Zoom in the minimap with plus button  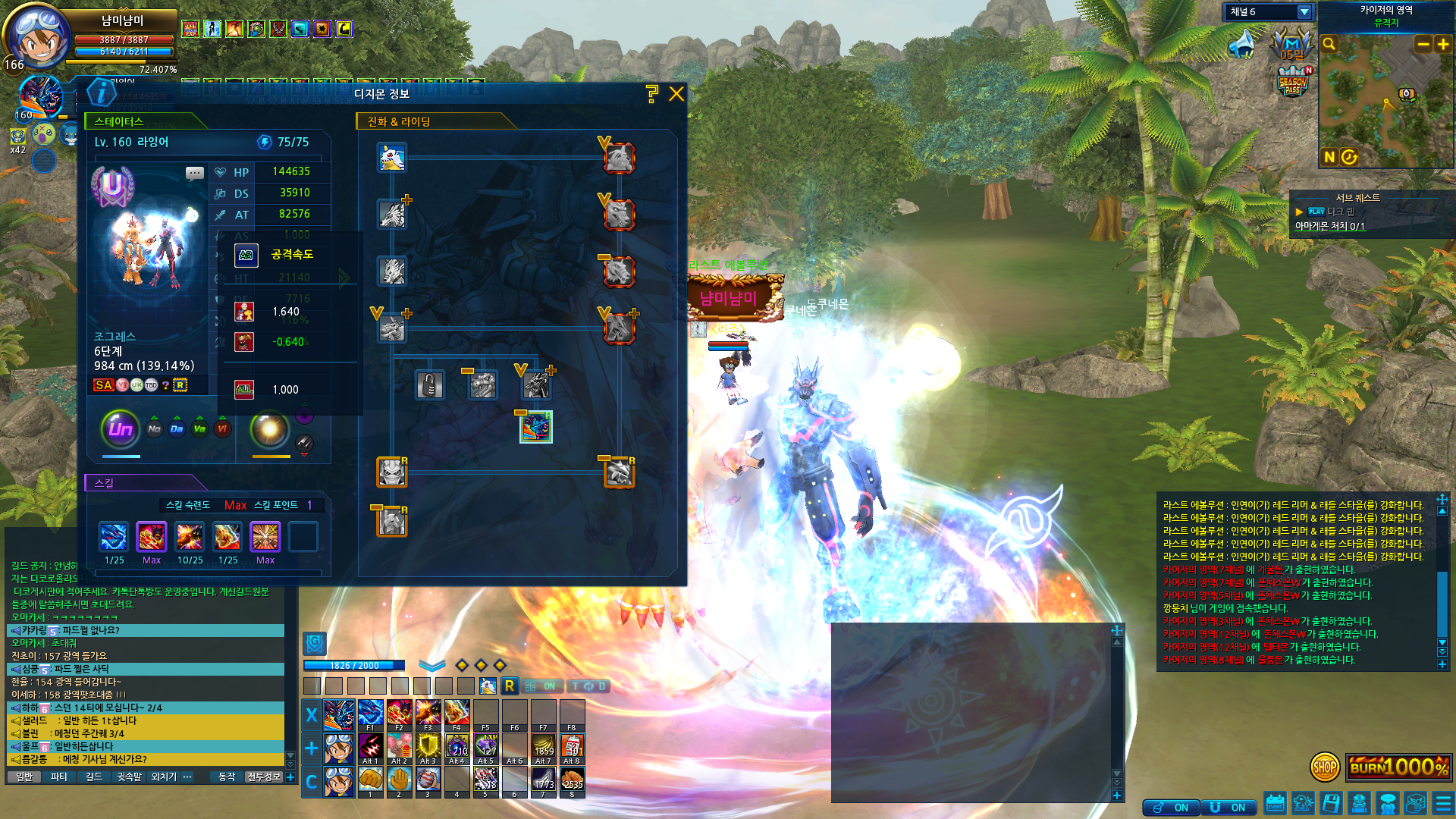tap(1443, 45)
